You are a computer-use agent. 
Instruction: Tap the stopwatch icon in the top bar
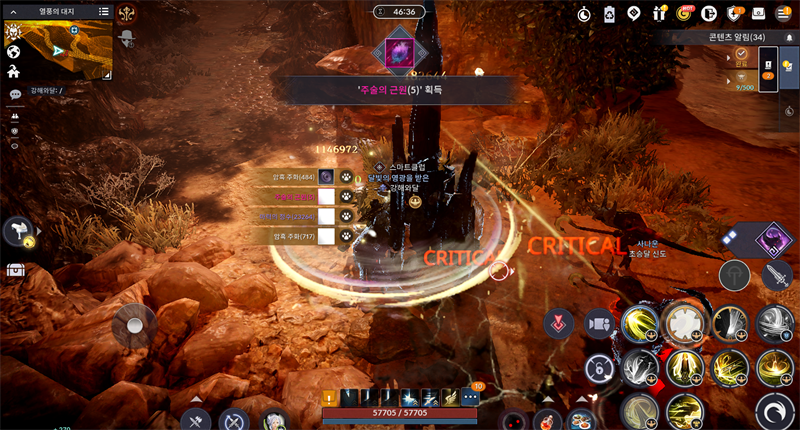click(x=585, y=13)
